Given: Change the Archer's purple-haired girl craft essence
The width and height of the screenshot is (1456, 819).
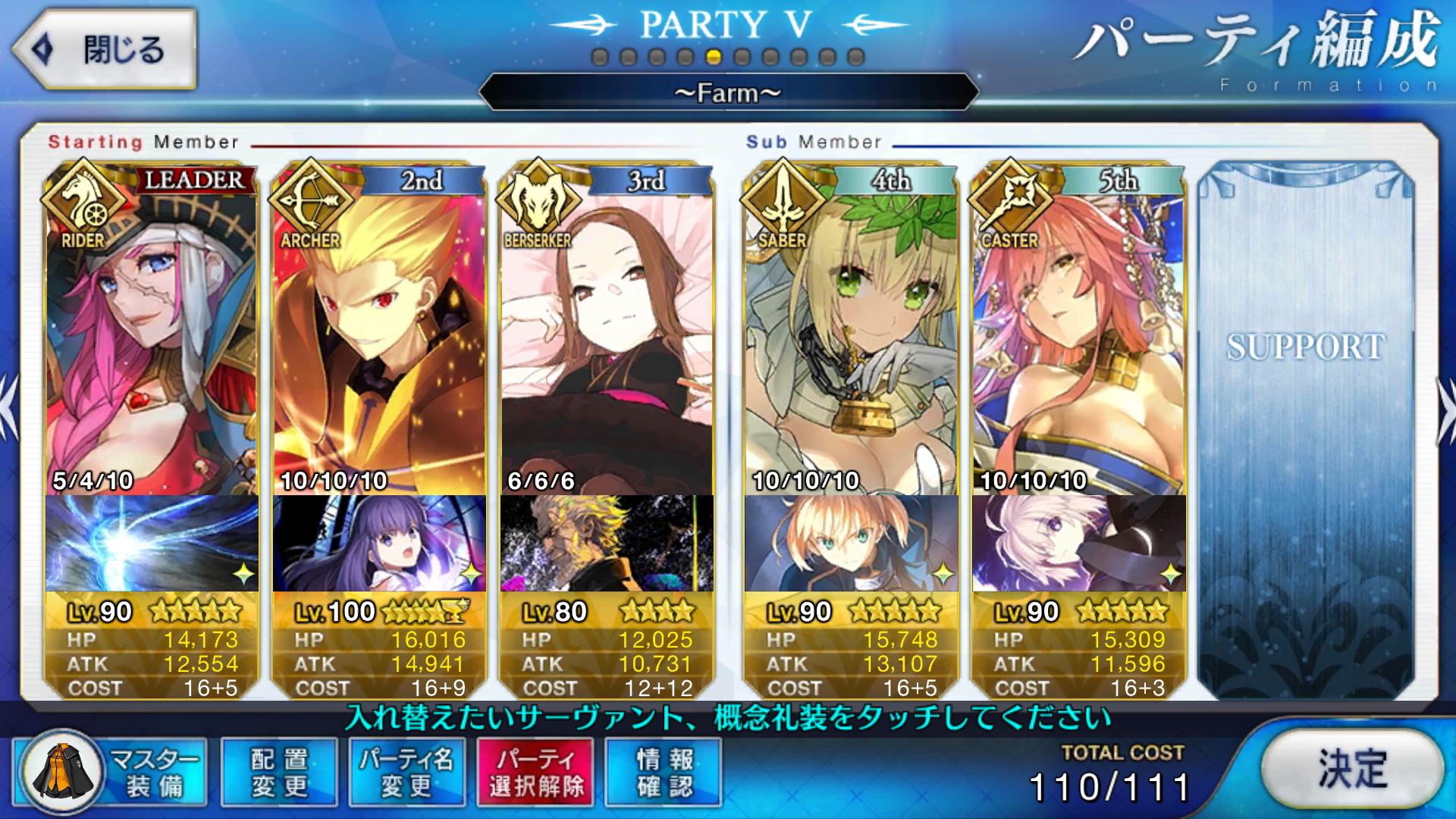Looking at the screenshot, I should tap(379, 543).
